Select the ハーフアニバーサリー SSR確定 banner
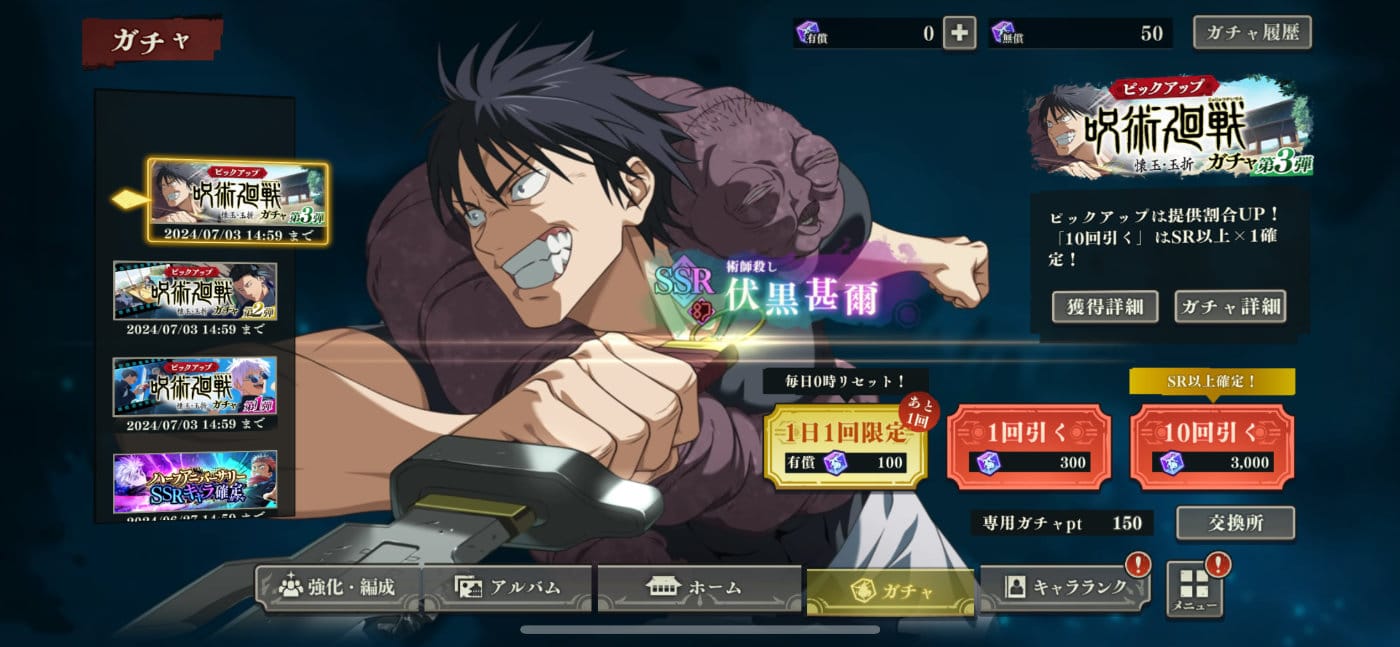Image resolution: width=1400 pixels, height=647 pixels. click(x=196, y=481)
